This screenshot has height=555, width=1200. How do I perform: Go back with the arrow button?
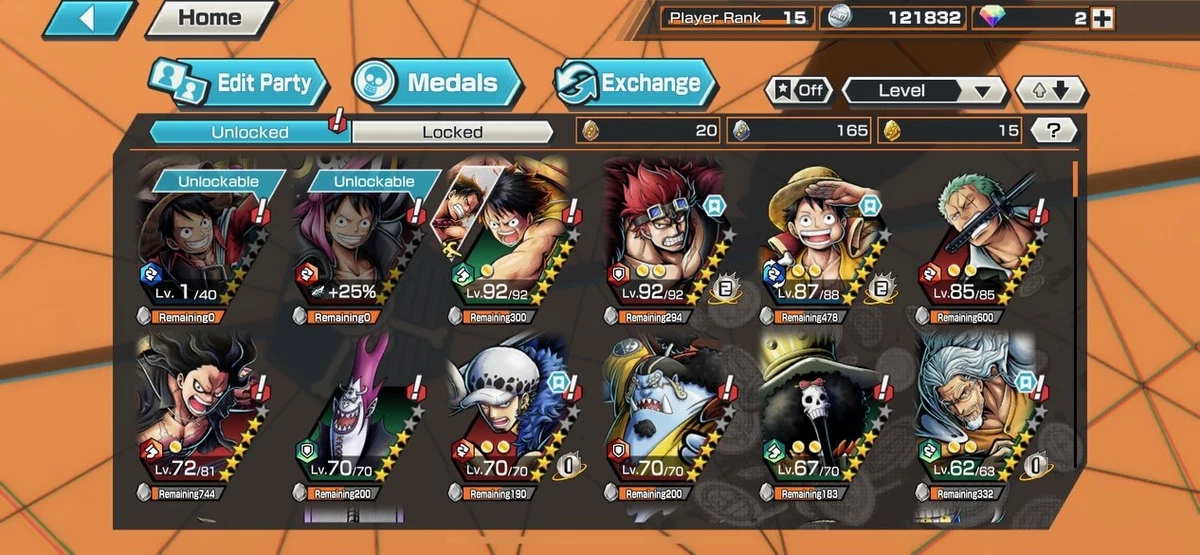(x=89, y=19)
